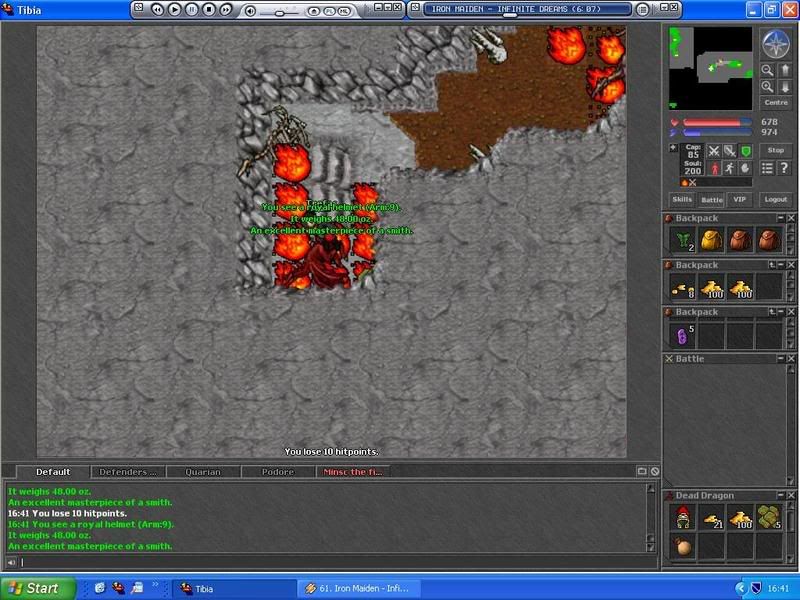Open the Skills window
This screenshot has width=800, height=600.
pyautogui.click(x=682, y=199)
